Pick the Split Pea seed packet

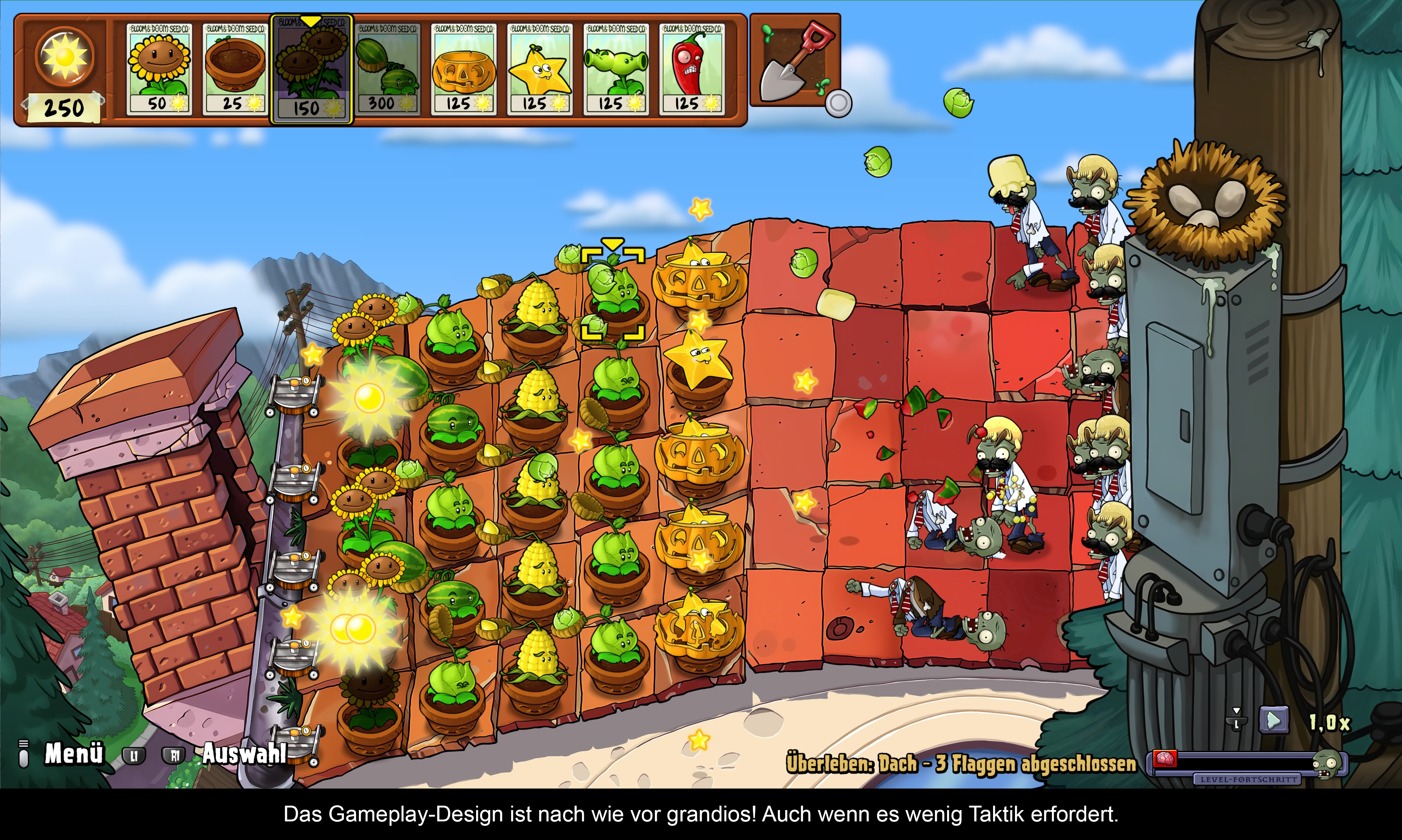(616, 69)
